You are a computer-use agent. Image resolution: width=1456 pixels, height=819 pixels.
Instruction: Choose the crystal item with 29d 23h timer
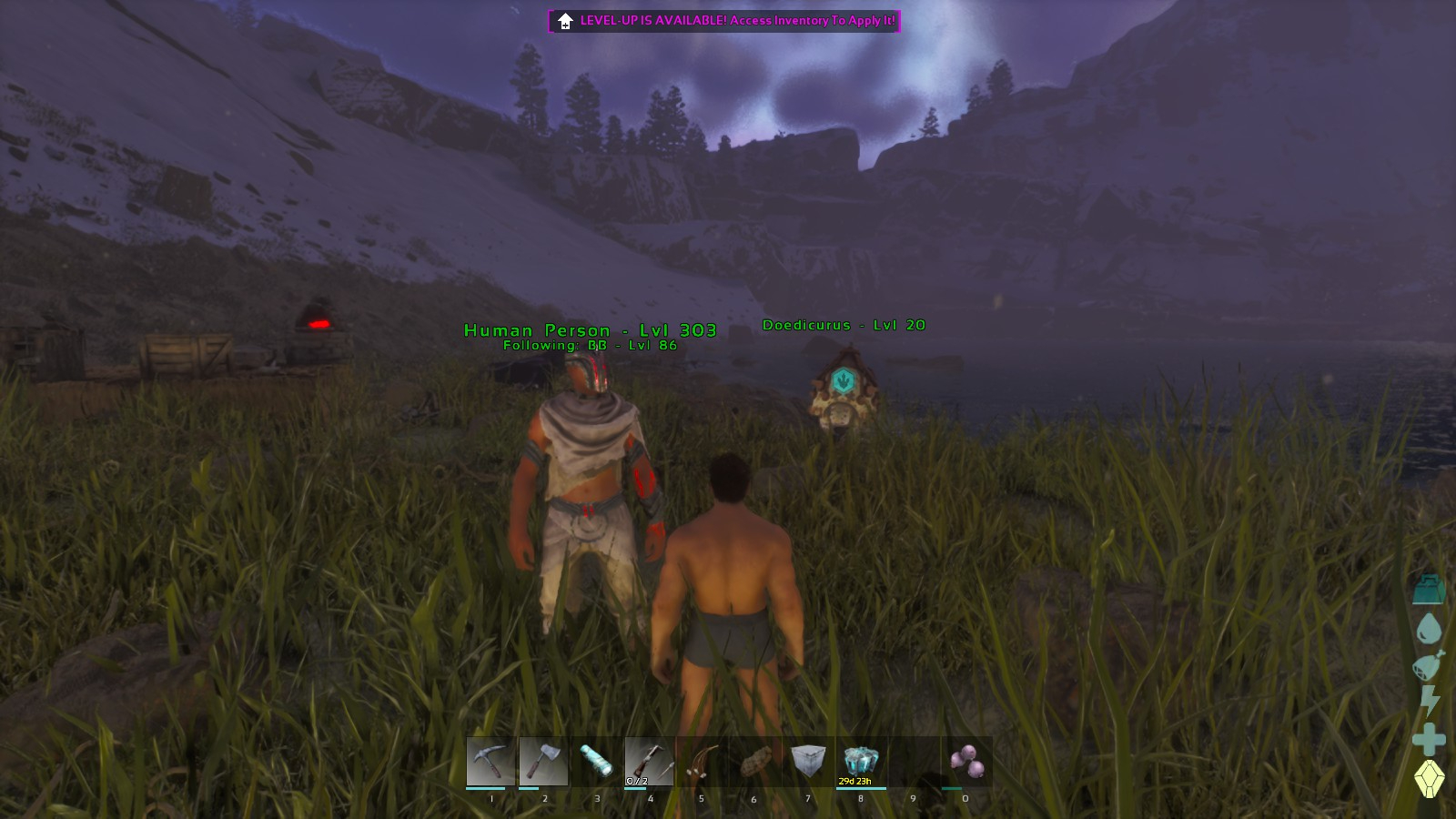tap(860, 762)
